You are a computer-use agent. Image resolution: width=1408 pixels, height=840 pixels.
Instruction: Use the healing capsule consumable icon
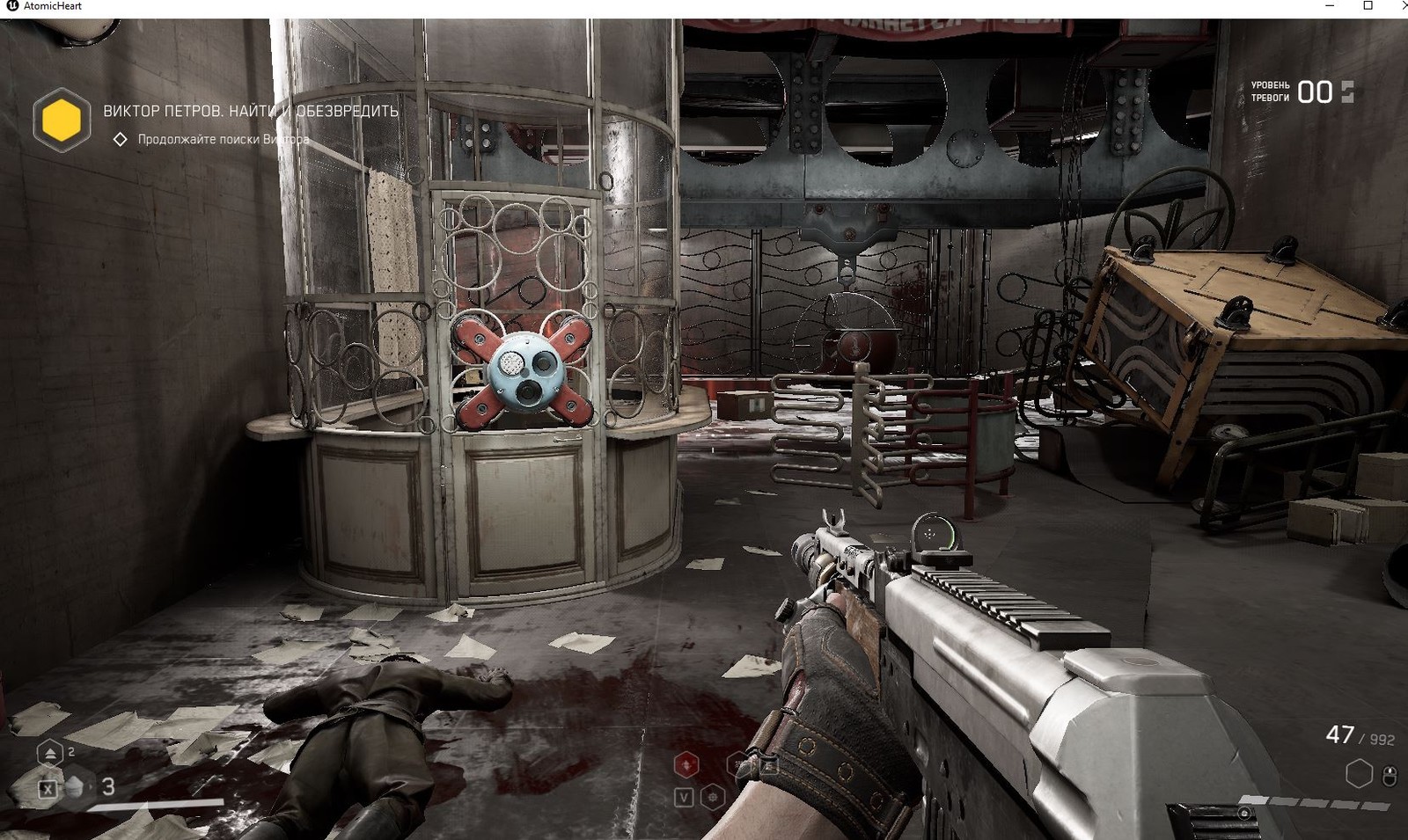76,786
